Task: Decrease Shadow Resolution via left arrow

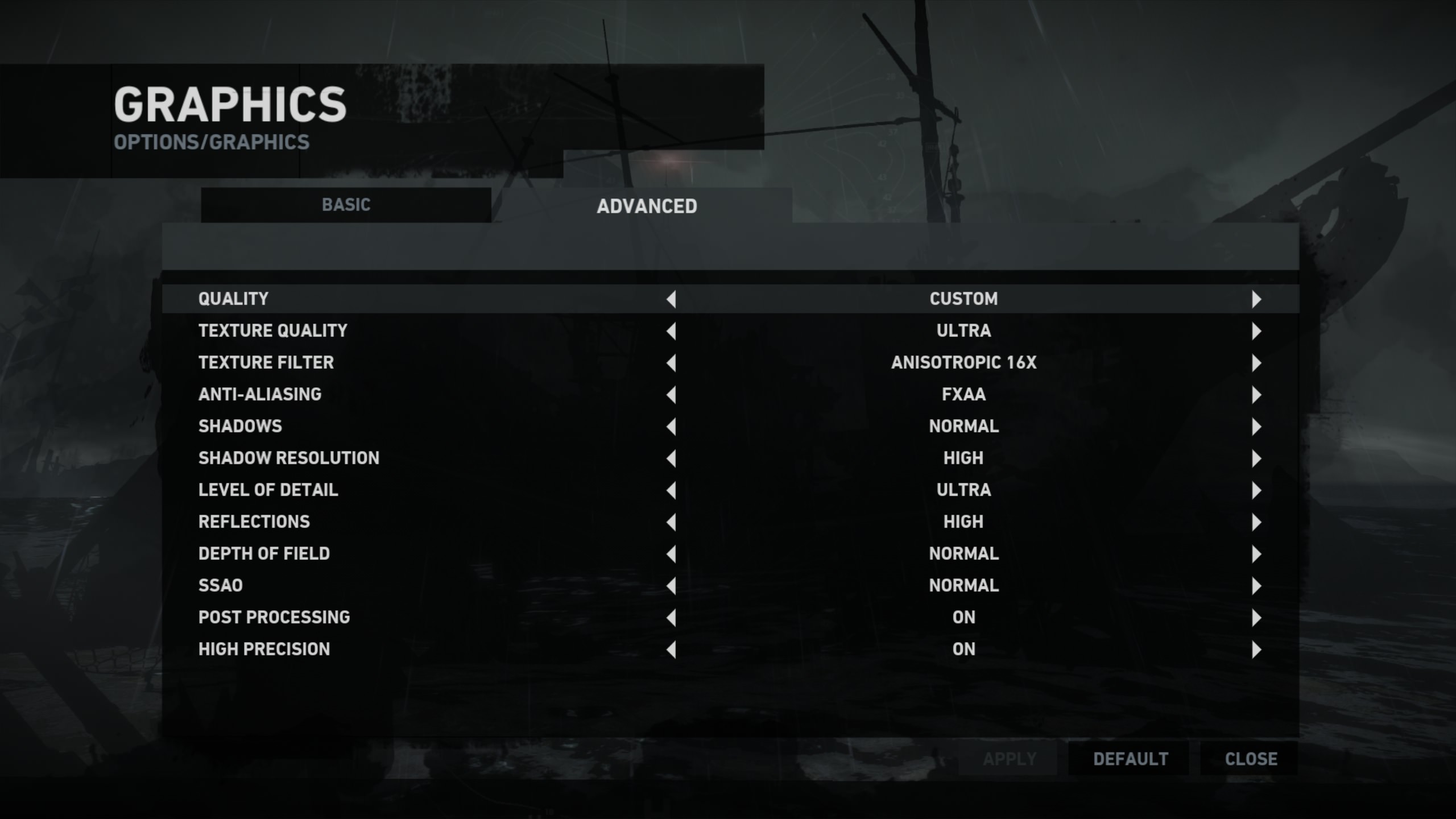Action: coord(672,458)
